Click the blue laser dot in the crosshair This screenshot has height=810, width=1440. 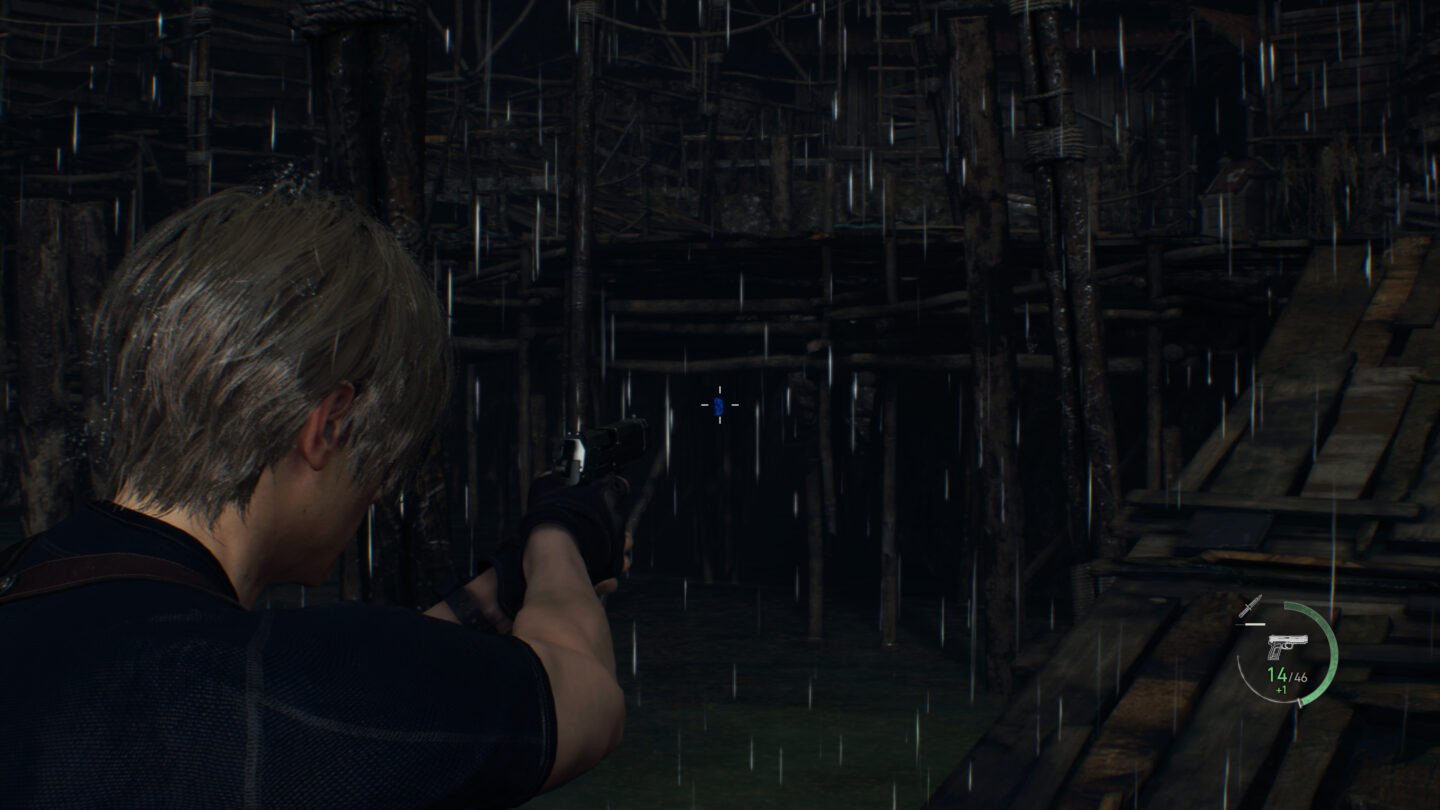pos(720,406)
